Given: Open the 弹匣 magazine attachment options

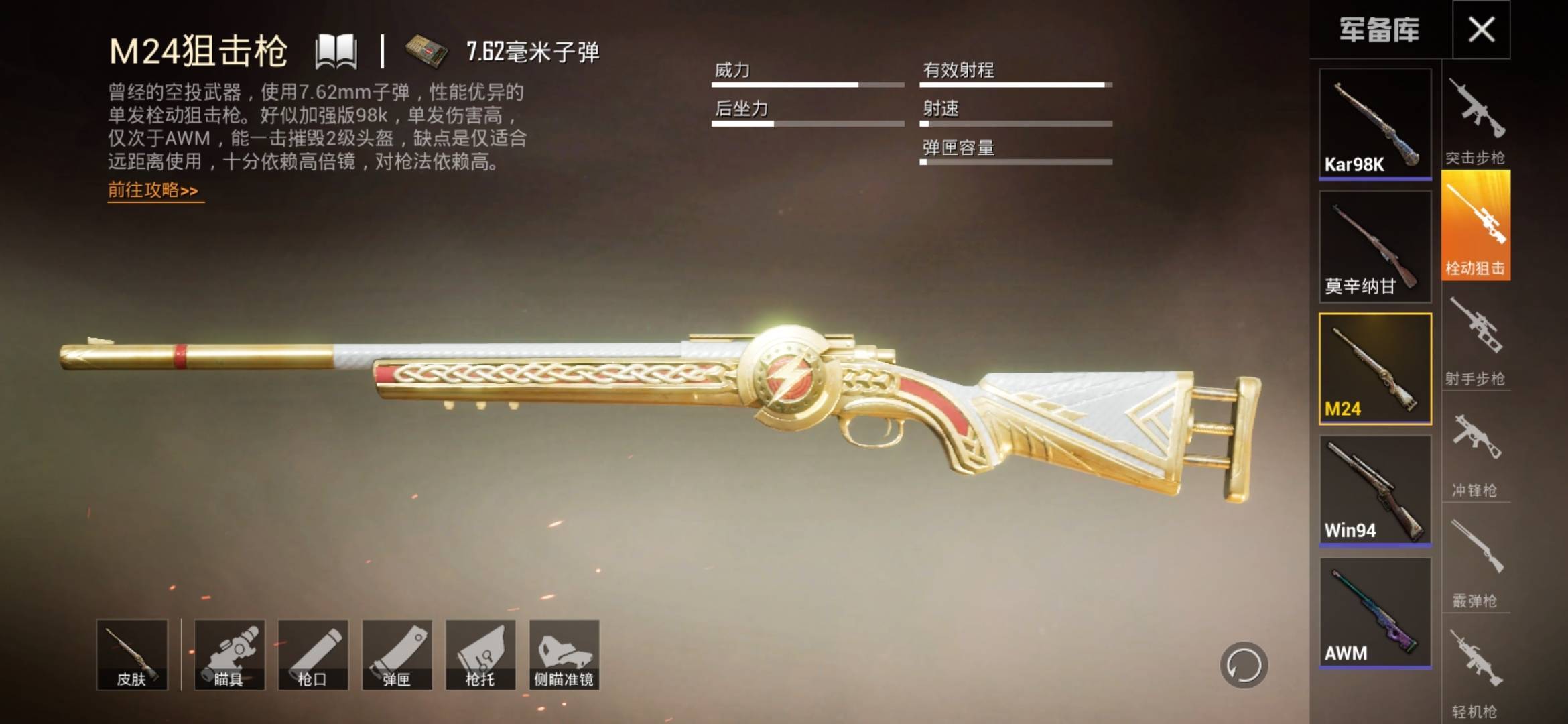Looking at the screenshot, I should [x=398, y=655].
